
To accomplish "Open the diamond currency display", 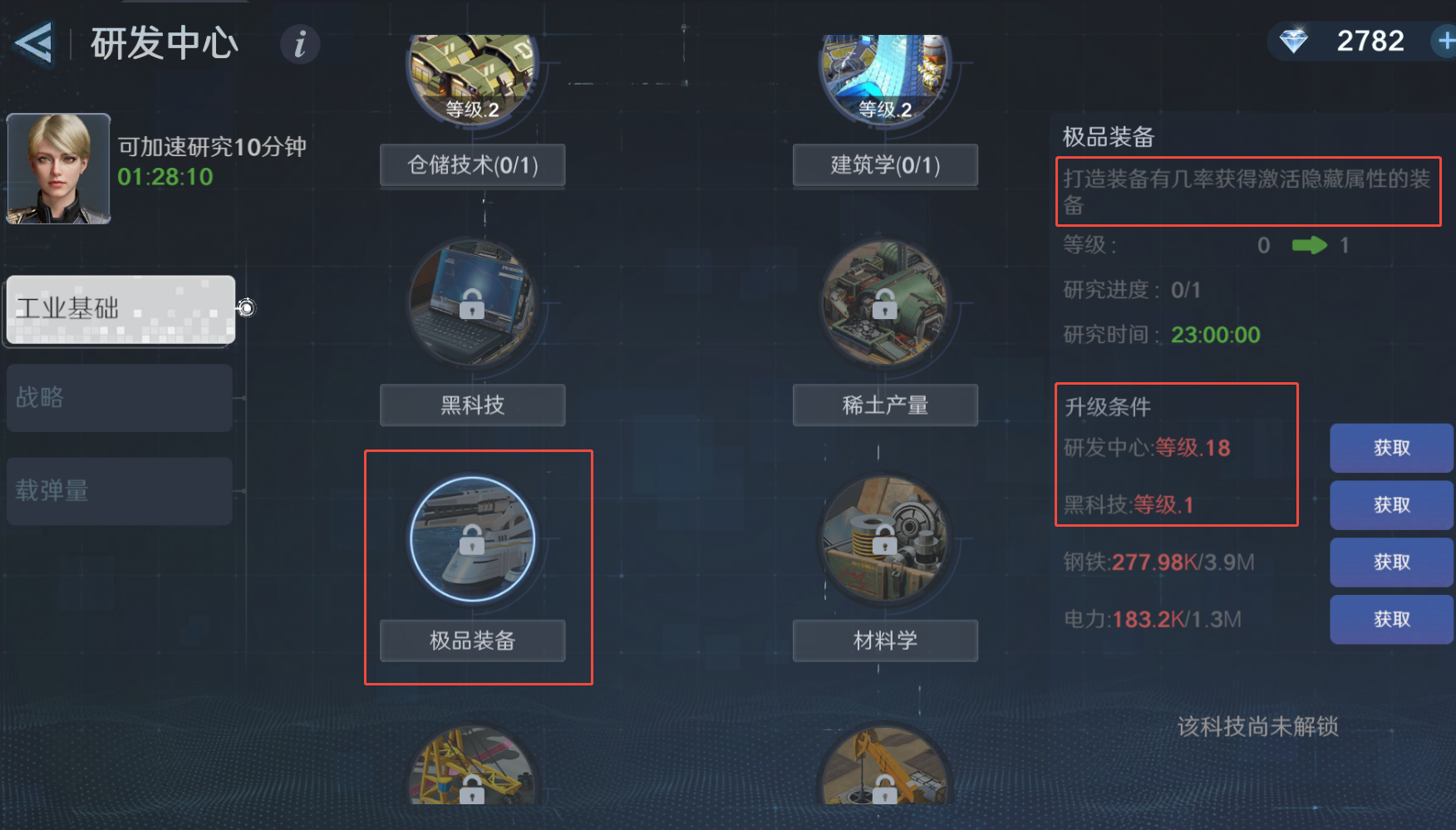I will (x=1352, y=40).
